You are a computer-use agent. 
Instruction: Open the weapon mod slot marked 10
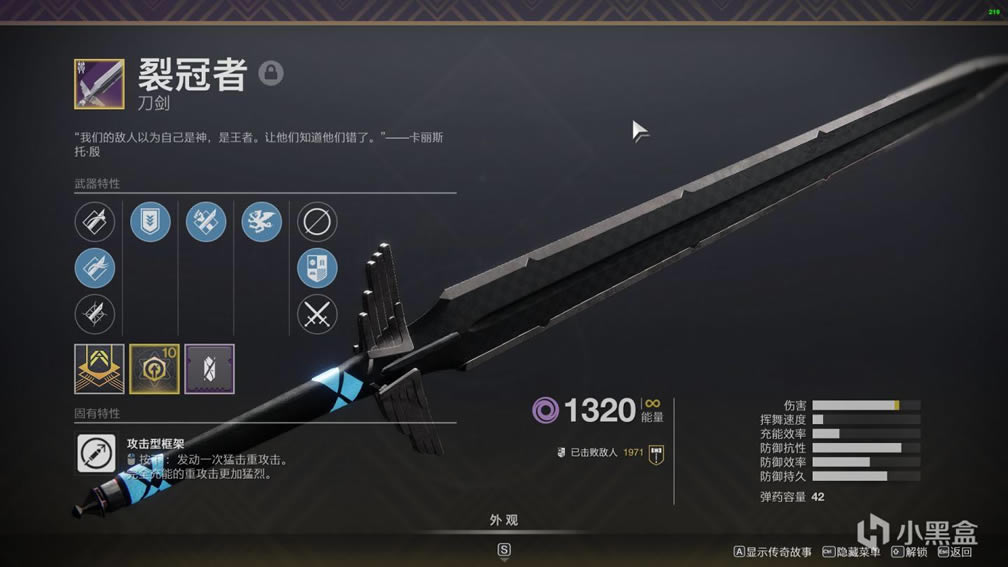coord(155,369)
